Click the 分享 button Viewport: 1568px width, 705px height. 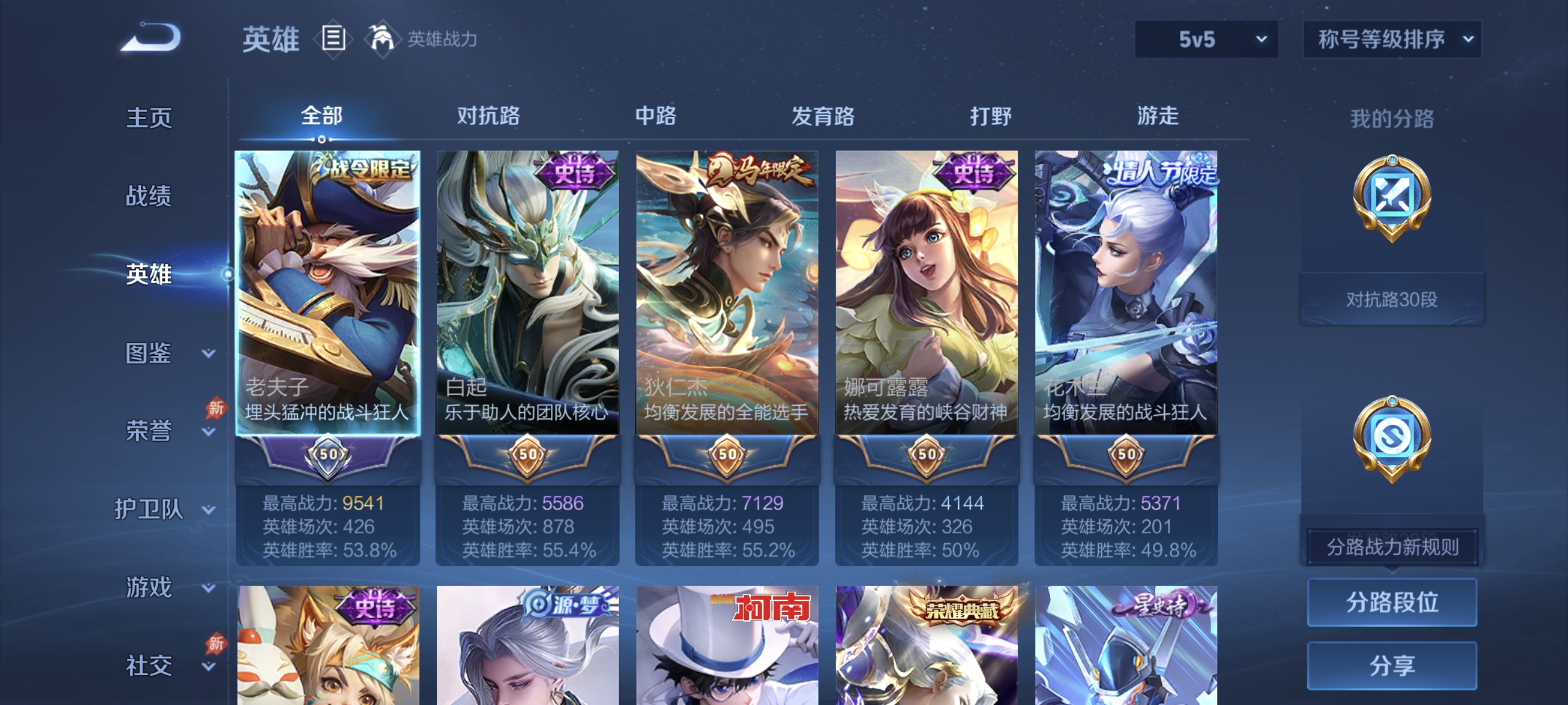click(x=1394, y=667)
